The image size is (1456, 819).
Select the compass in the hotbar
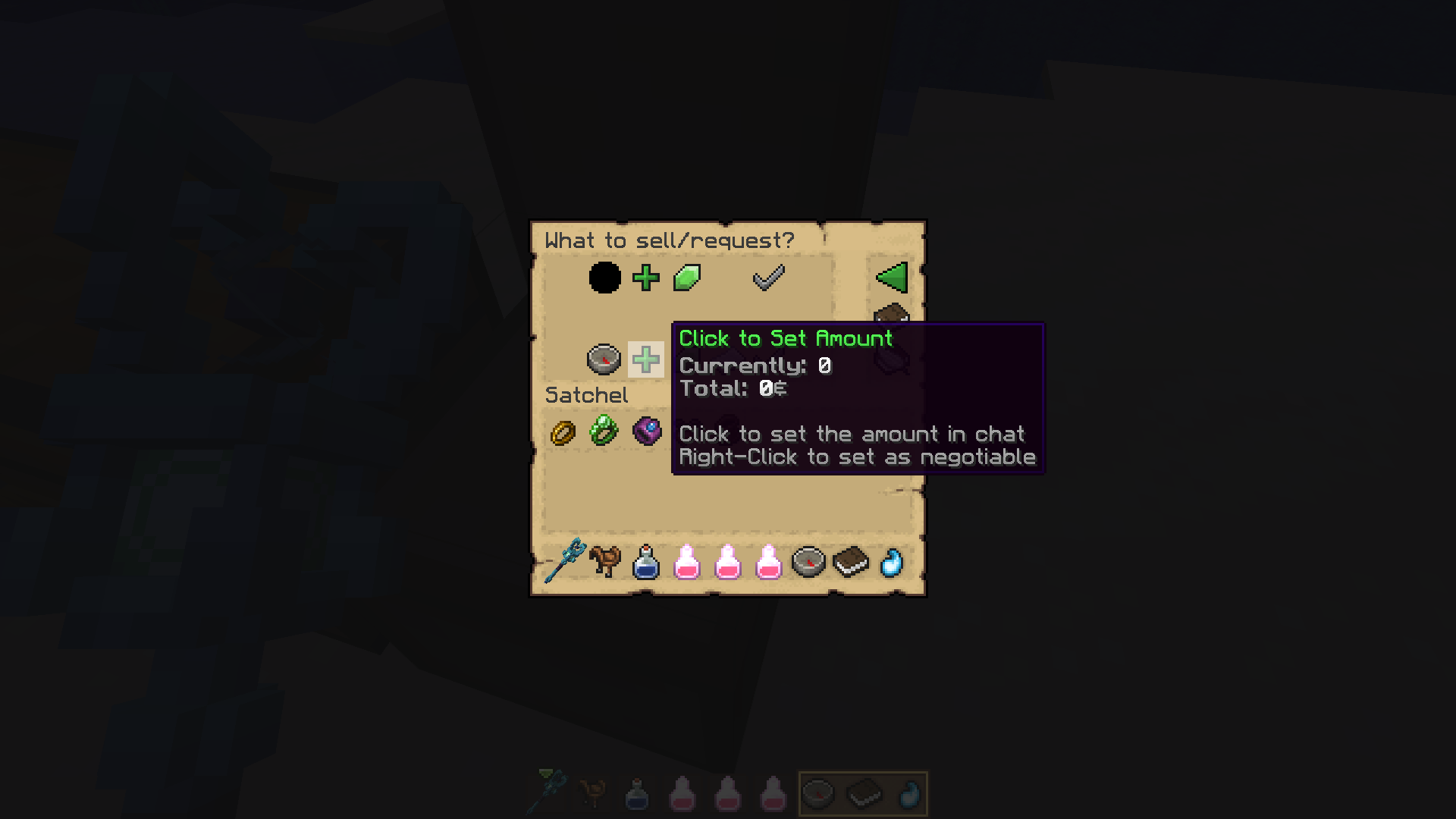click(x=808, y=561)
